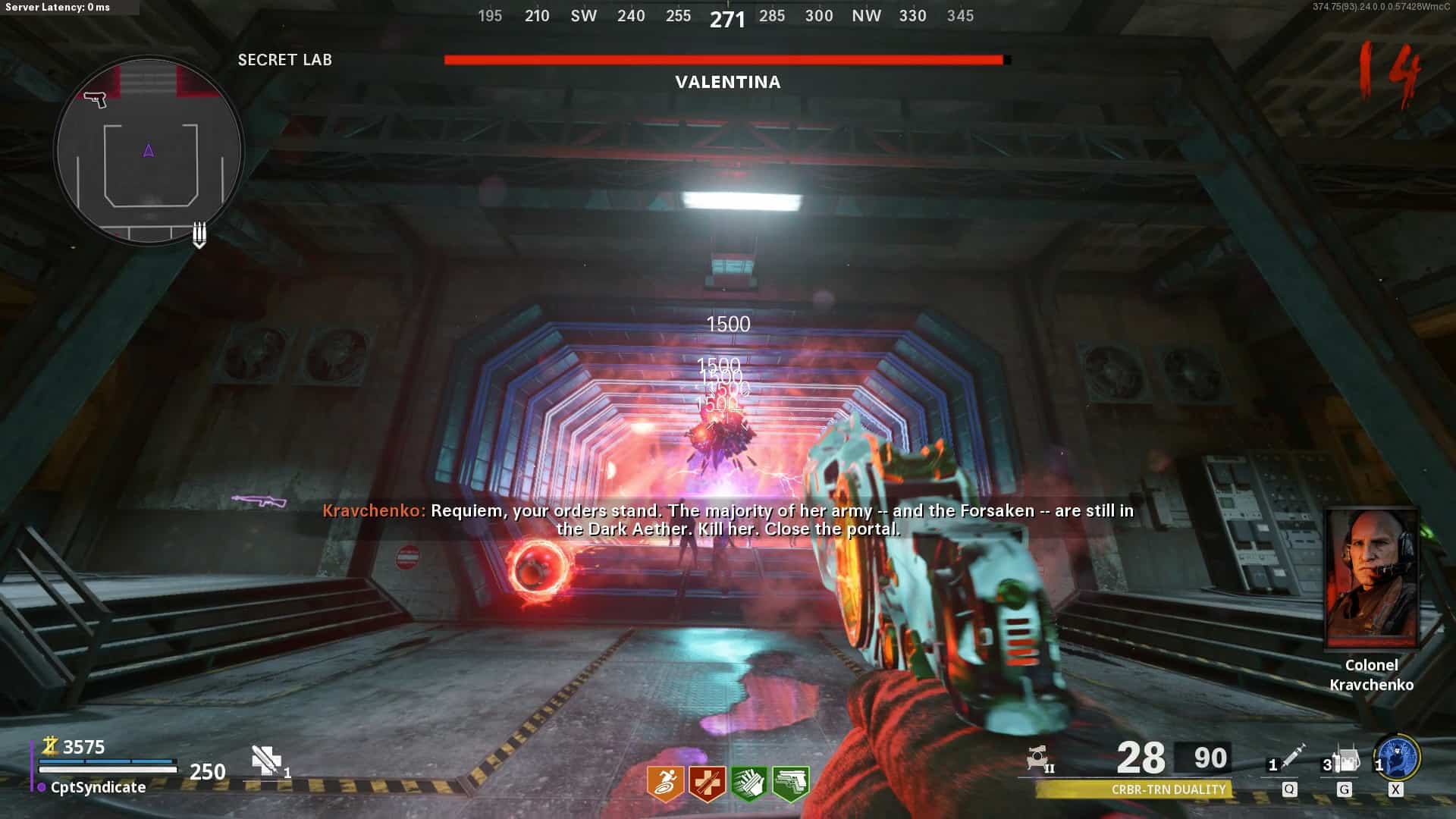1456x819 pixels.
Task: Click the self-revive syringe cross icon
Action: (x=266, y=759)
